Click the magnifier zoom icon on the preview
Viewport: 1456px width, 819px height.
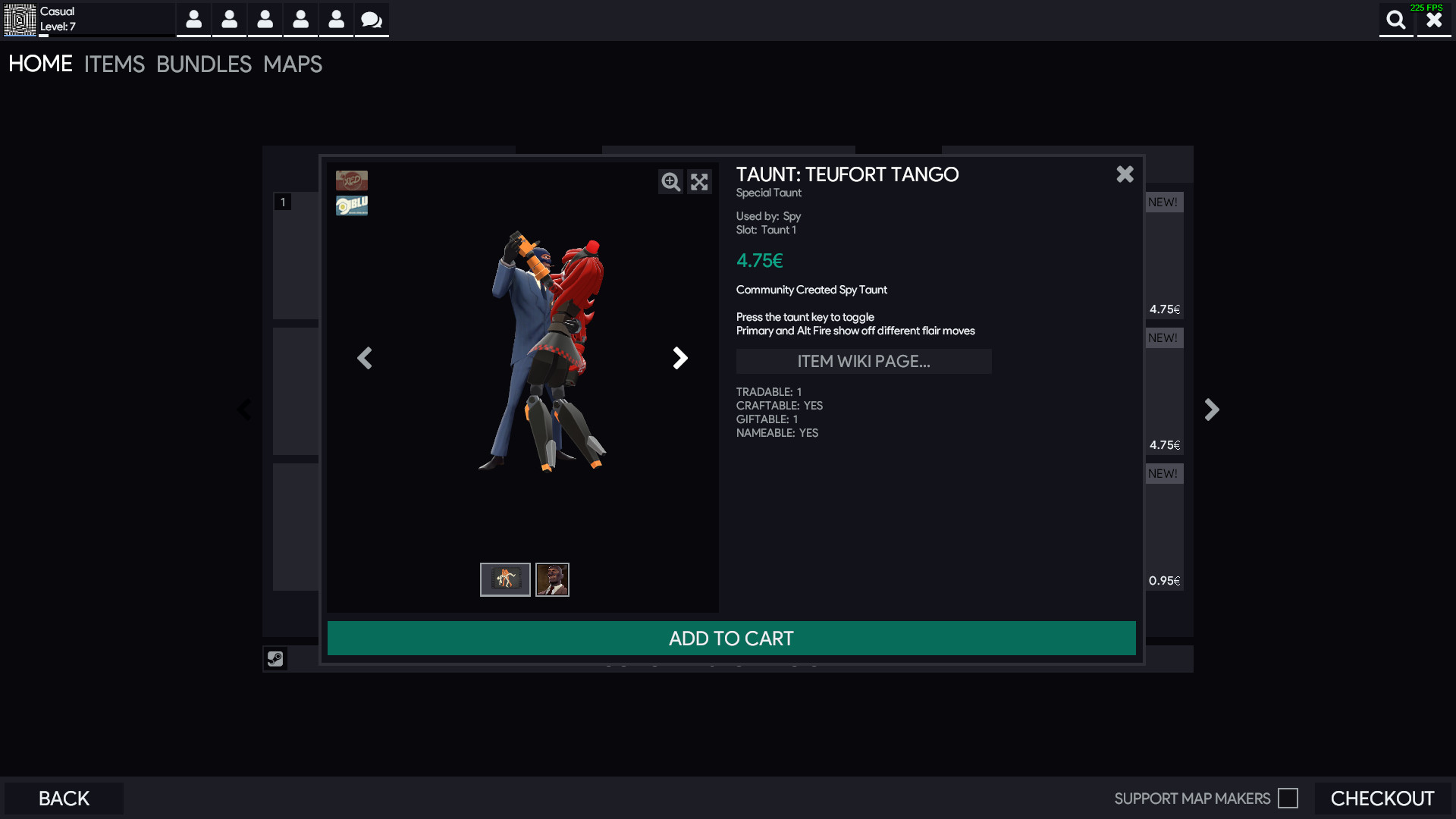coord(670,182)
